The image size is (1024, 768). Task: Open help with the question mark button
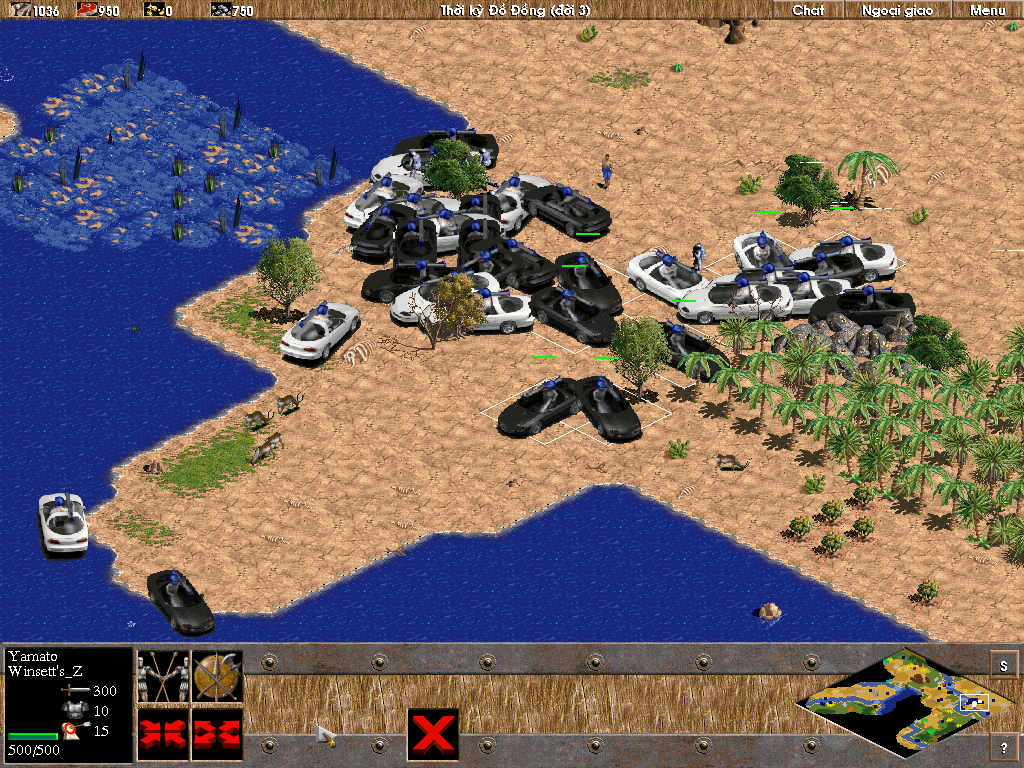(1004, 746)
